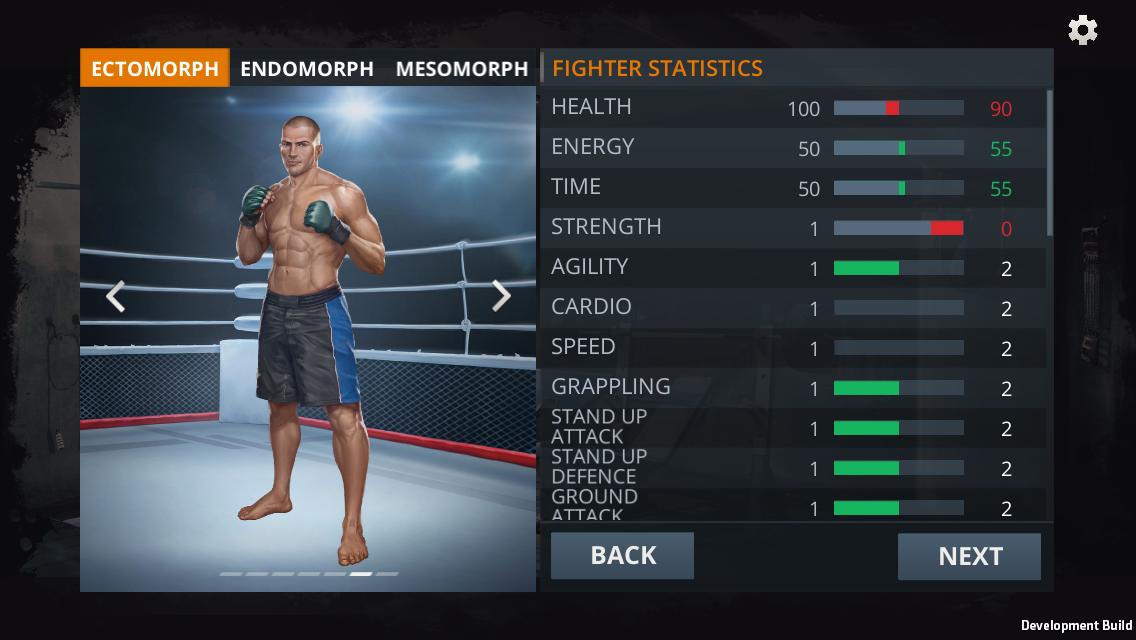1136x640 pixels.
Task: Choose the Mesomorph body type
Action: tap(461, 69)
